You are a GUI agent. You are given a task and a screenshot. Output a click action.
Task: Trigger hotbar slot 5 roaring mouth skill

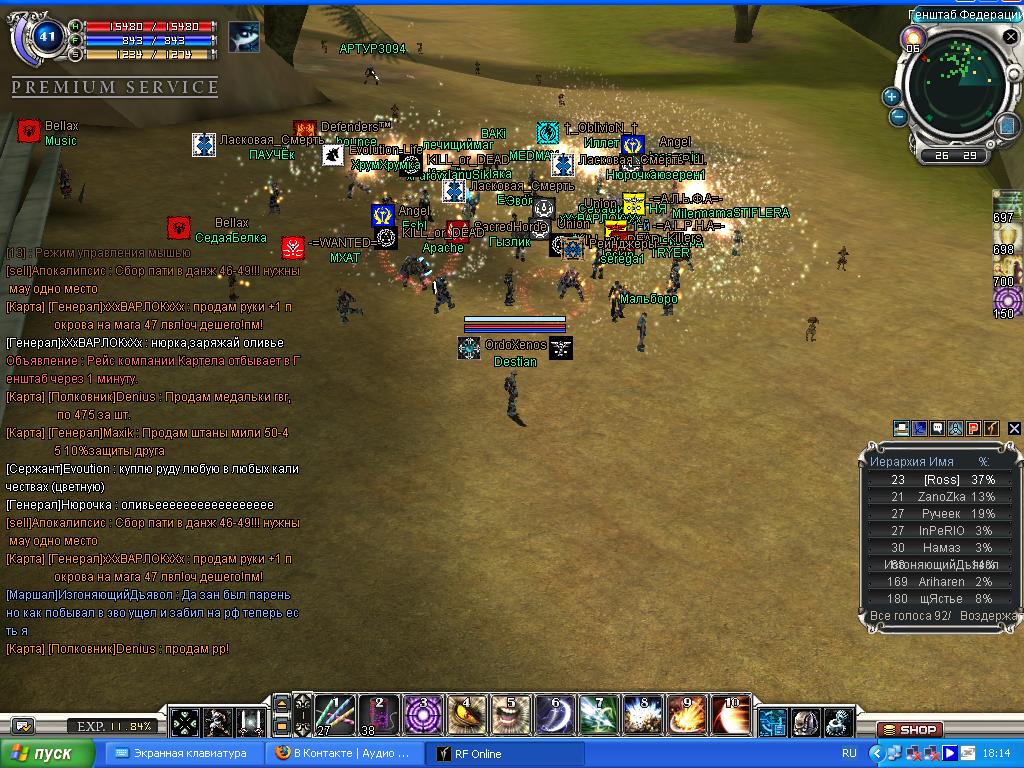[x=510, y=715]
